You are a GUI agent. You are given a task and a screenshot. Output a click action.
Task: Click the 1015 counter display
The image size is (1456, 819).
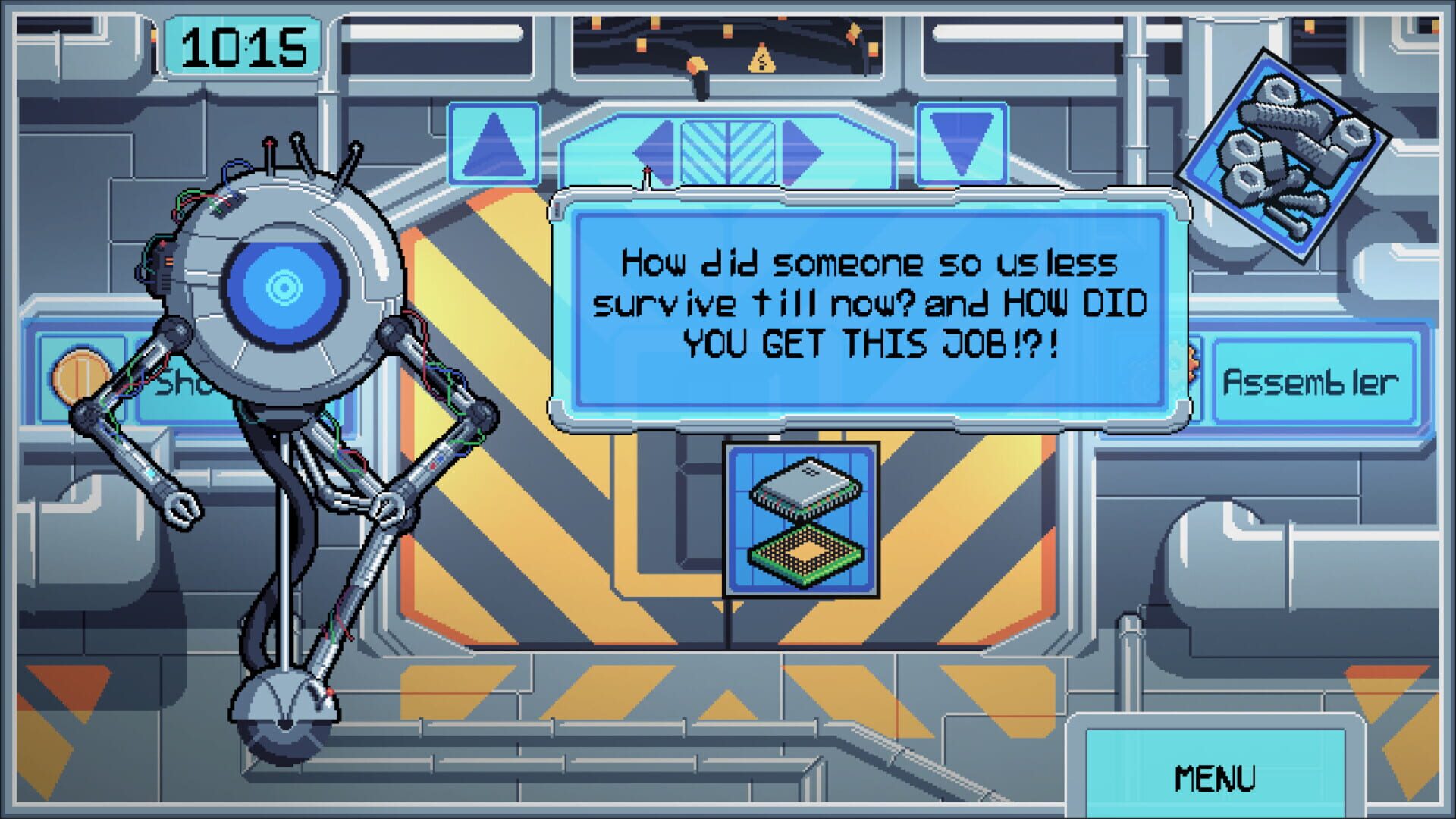coord(244,45)
